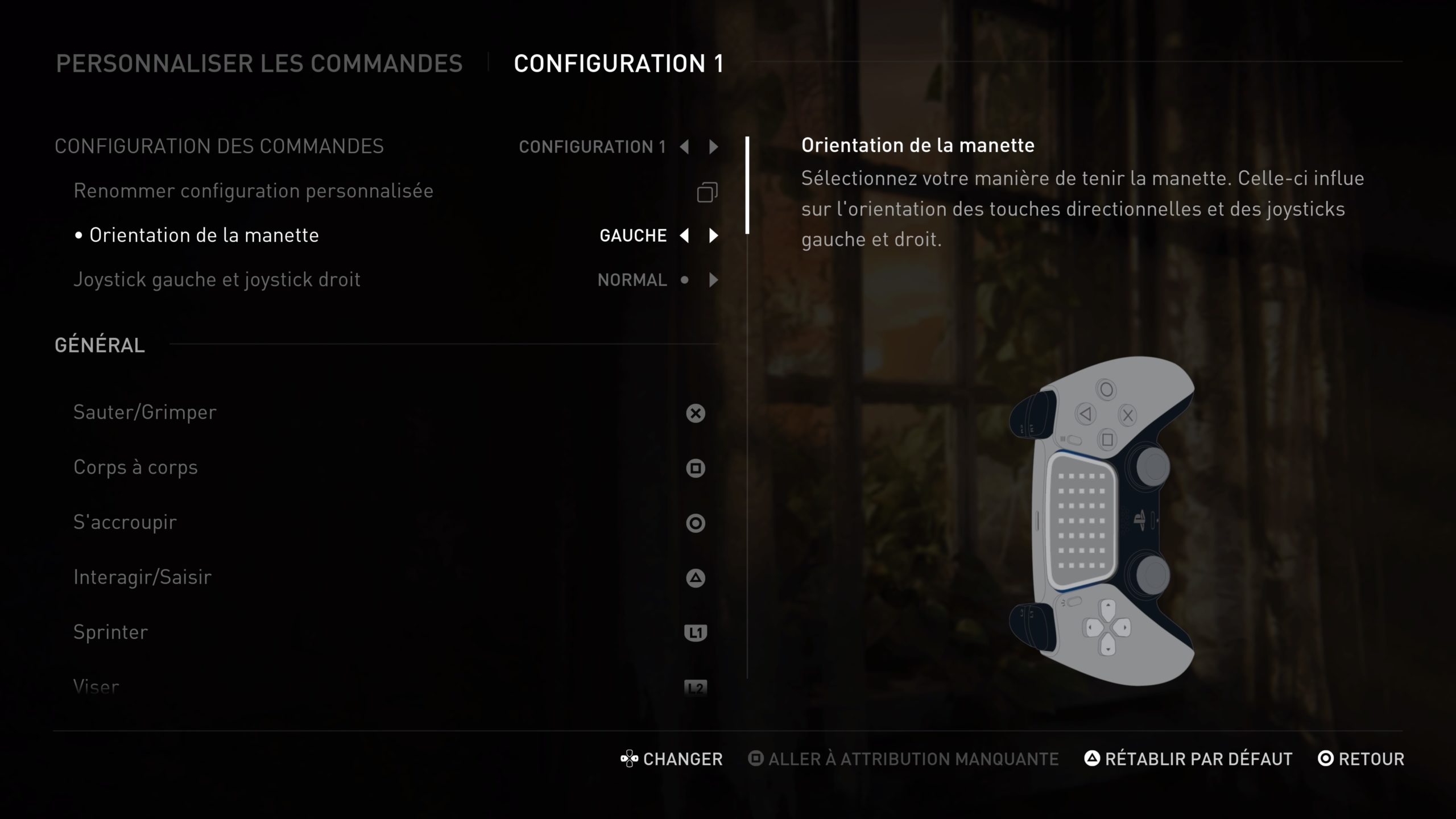Select the Viser binding row
The height and width of the screenshot is (819, 1456).
click(x=96, y=686)
